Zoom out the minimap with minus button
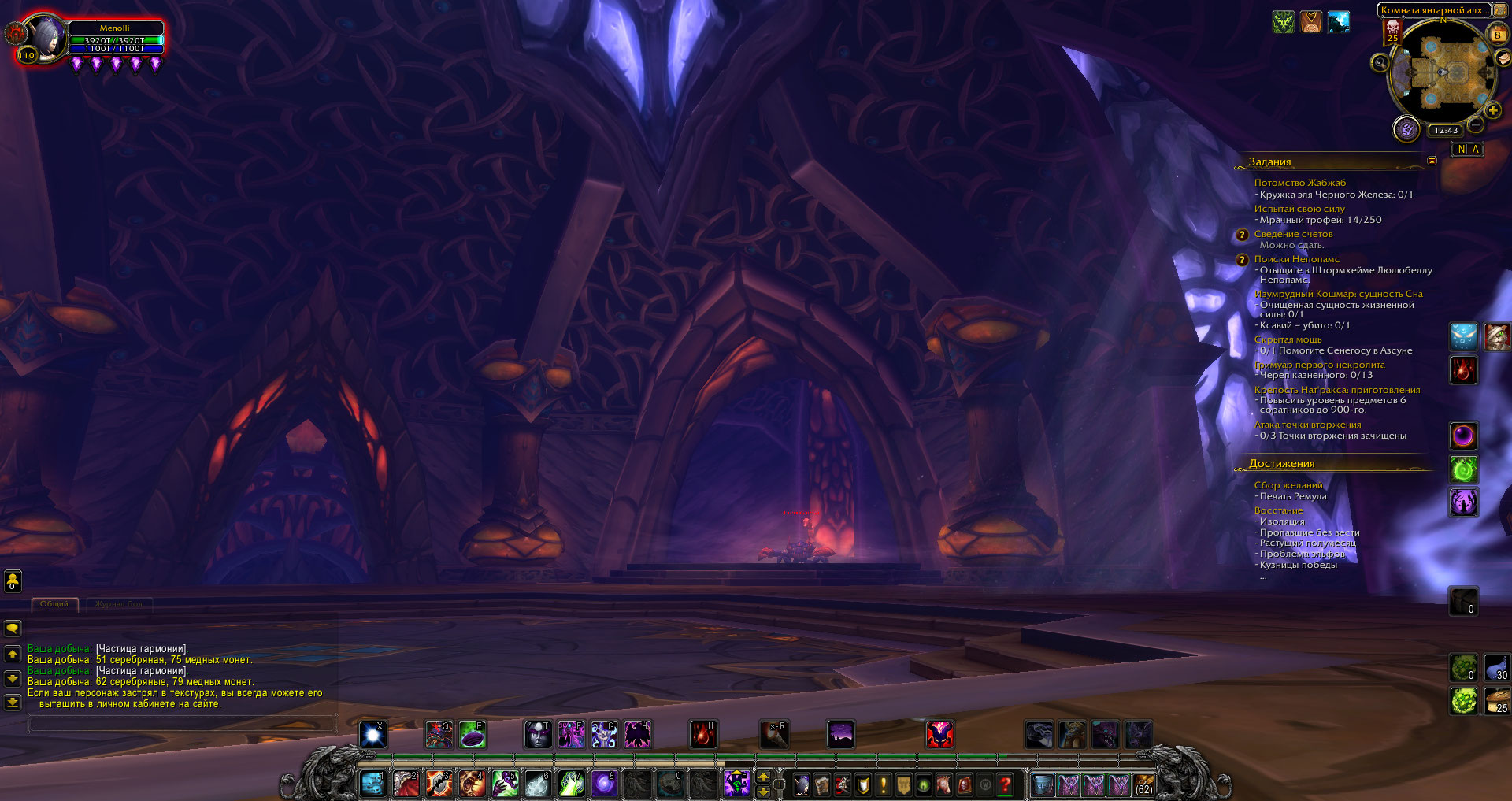This screenshot has width=1512, height=801. point(1477,124)
